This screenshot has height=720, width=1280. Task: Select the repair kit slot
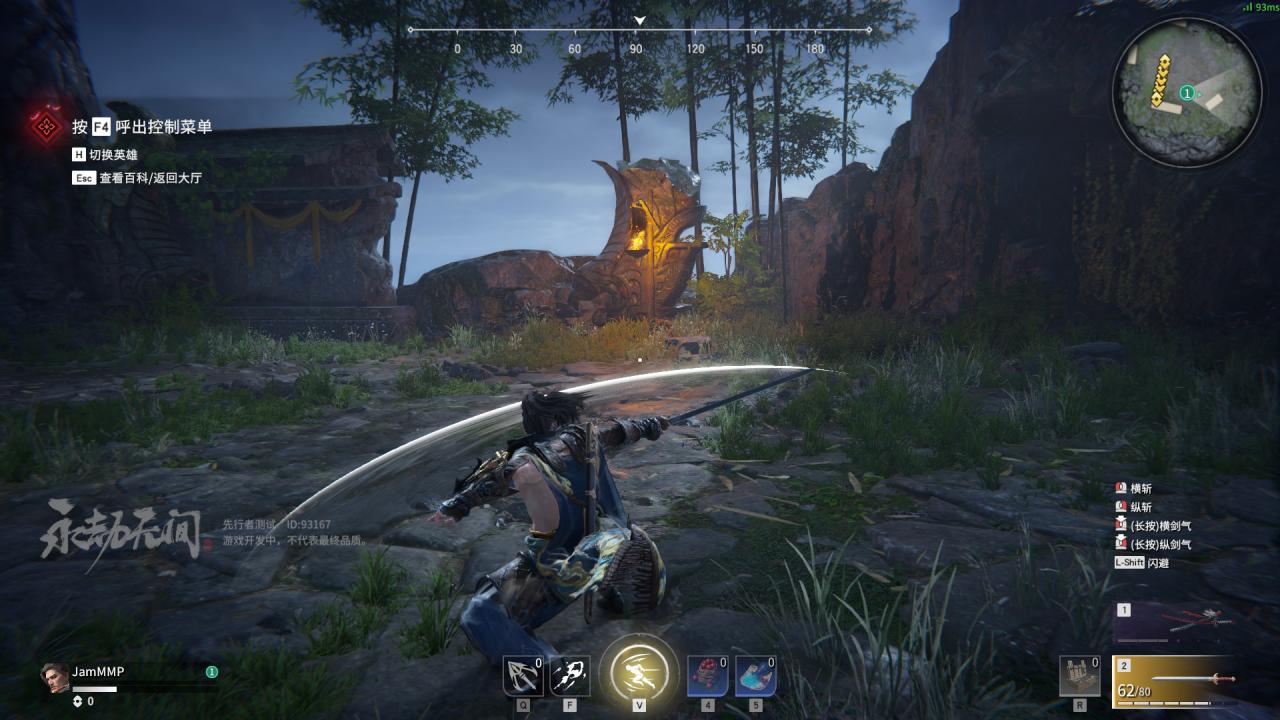pyautogui.click(x=1080, y=676)
